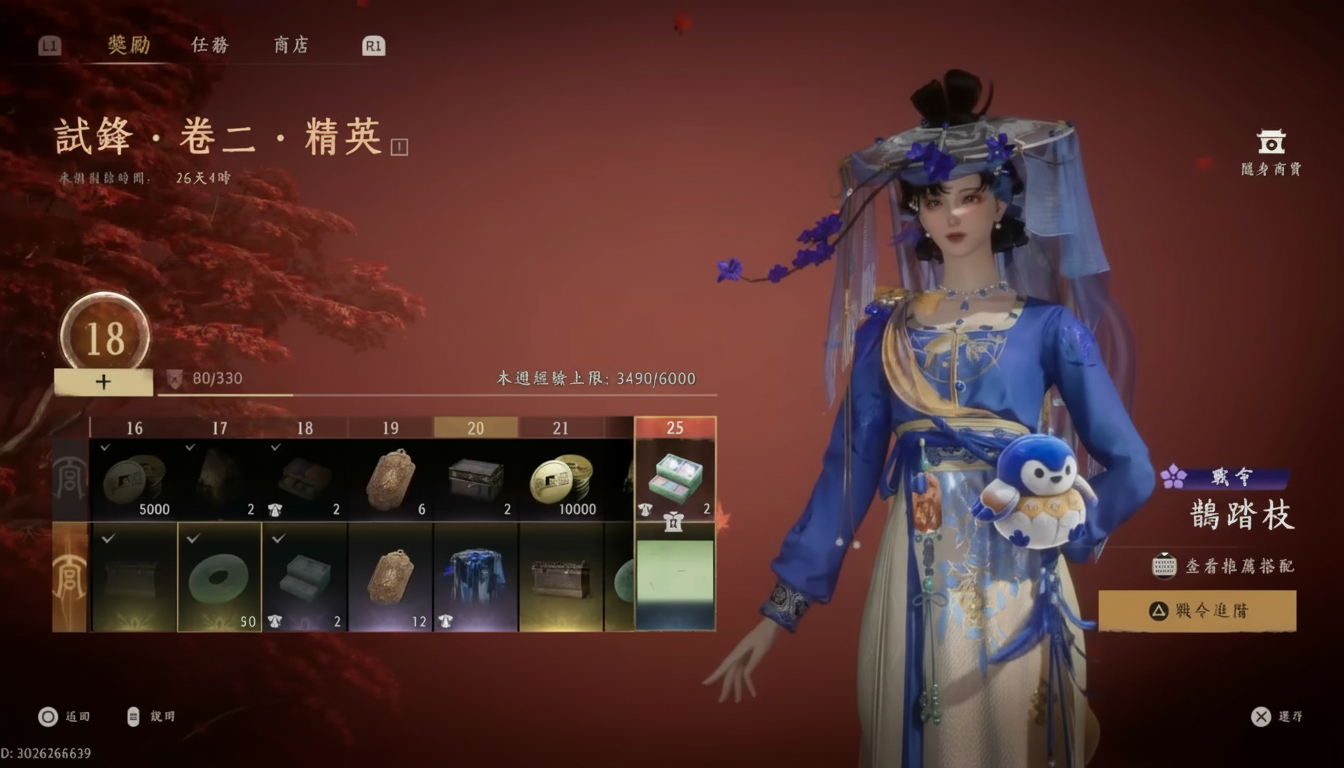The width and height of the screenshot is (1344, 768).
Task: Buy levels with the plus button
Action: pyautogui.click(x=103, y=382)
